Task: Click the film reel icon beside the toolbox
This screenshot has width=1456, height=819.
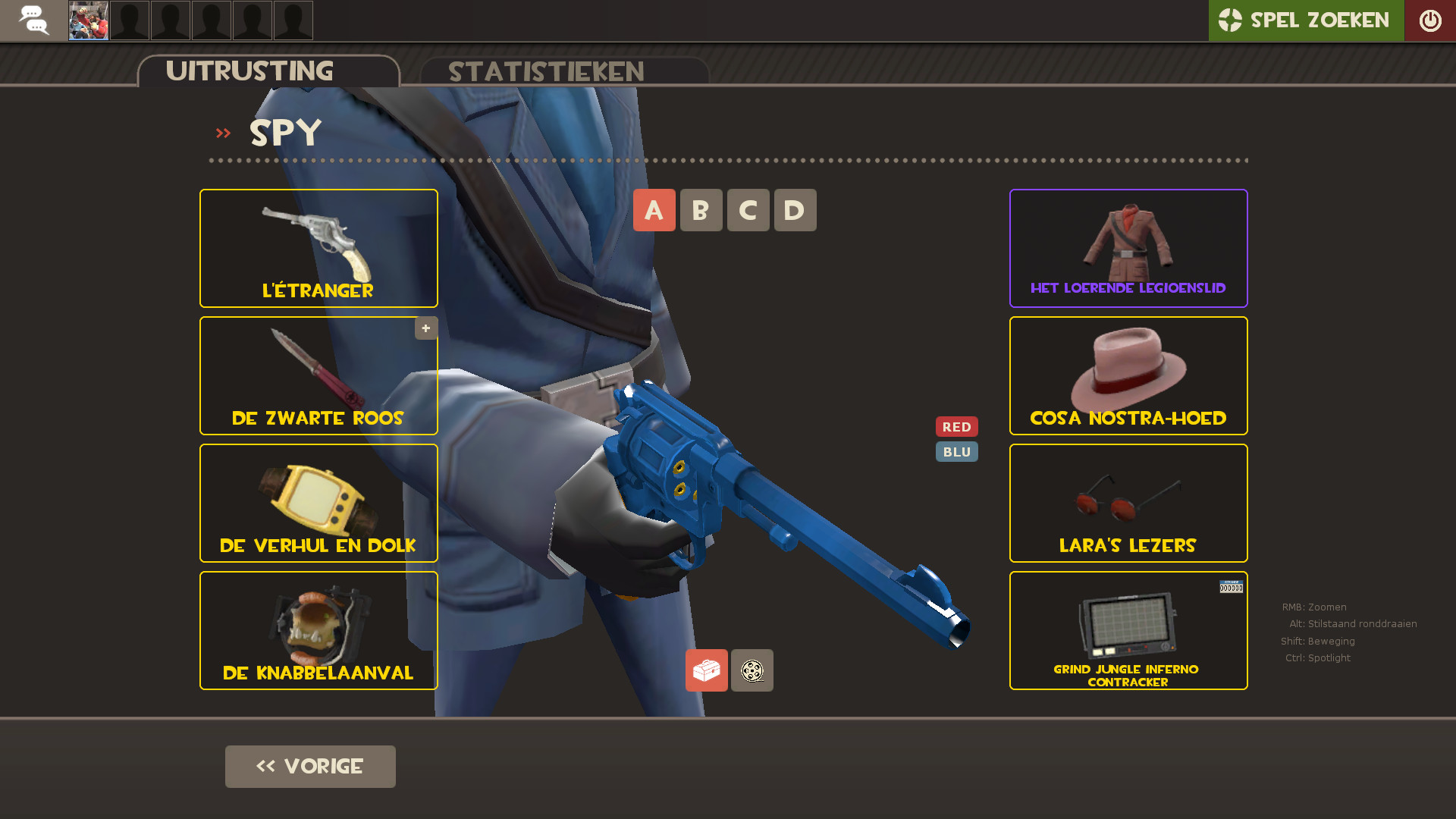Action: (752, 670)
